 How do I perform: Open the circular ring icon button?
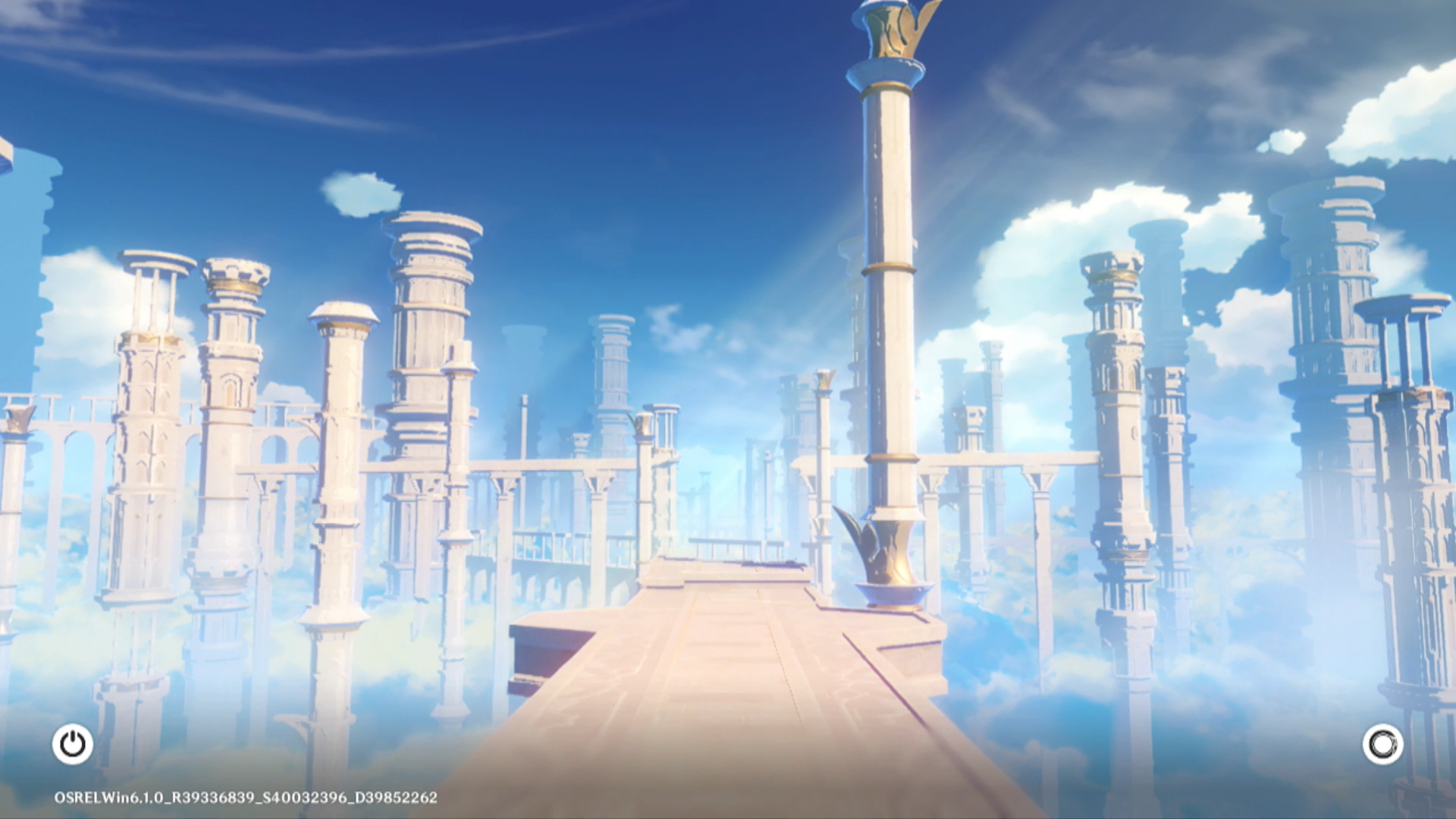(1382, 744)
